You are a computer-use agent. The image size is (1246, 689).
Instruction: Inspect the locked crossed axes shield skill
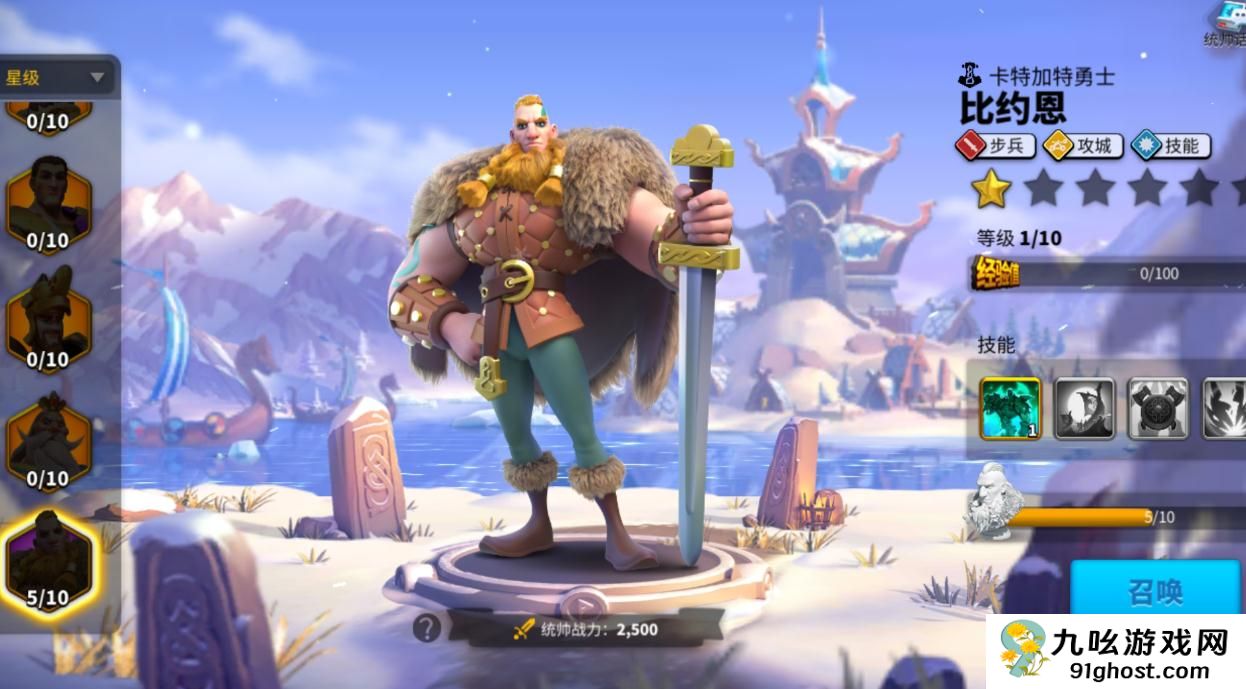coord(1158,408)
